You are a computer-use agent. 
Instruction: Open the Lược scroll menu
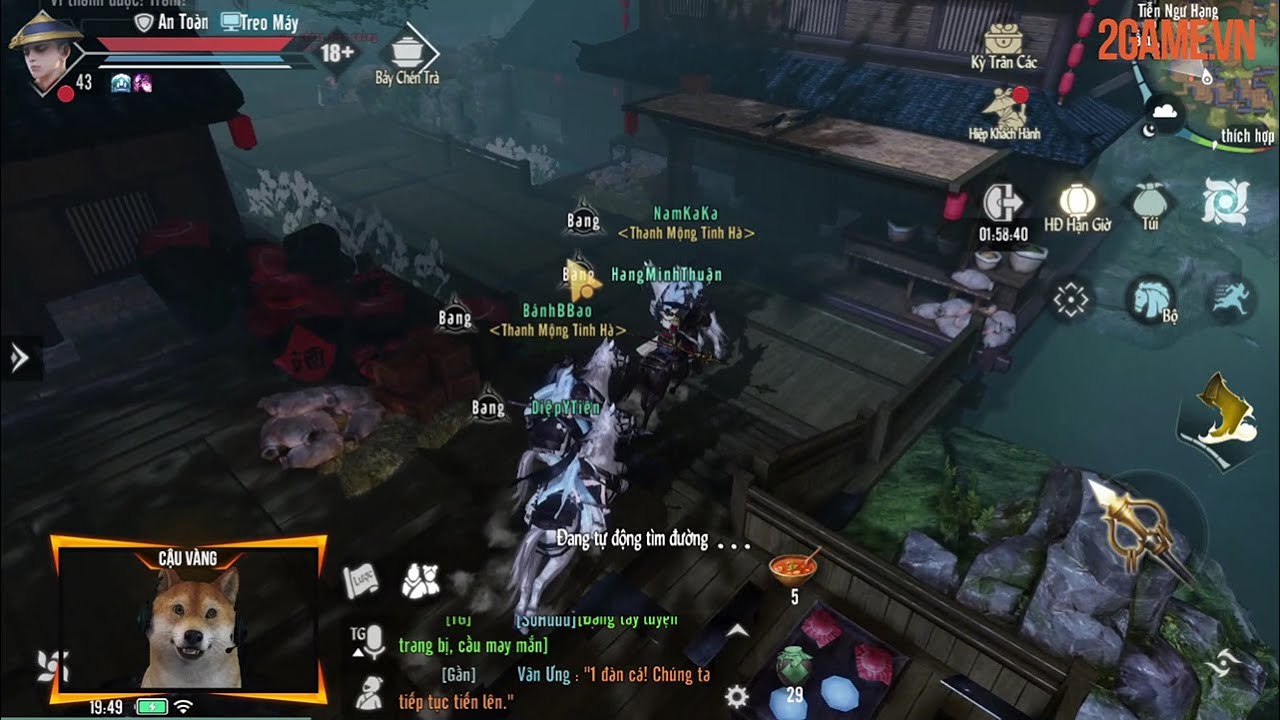(361, 580)
